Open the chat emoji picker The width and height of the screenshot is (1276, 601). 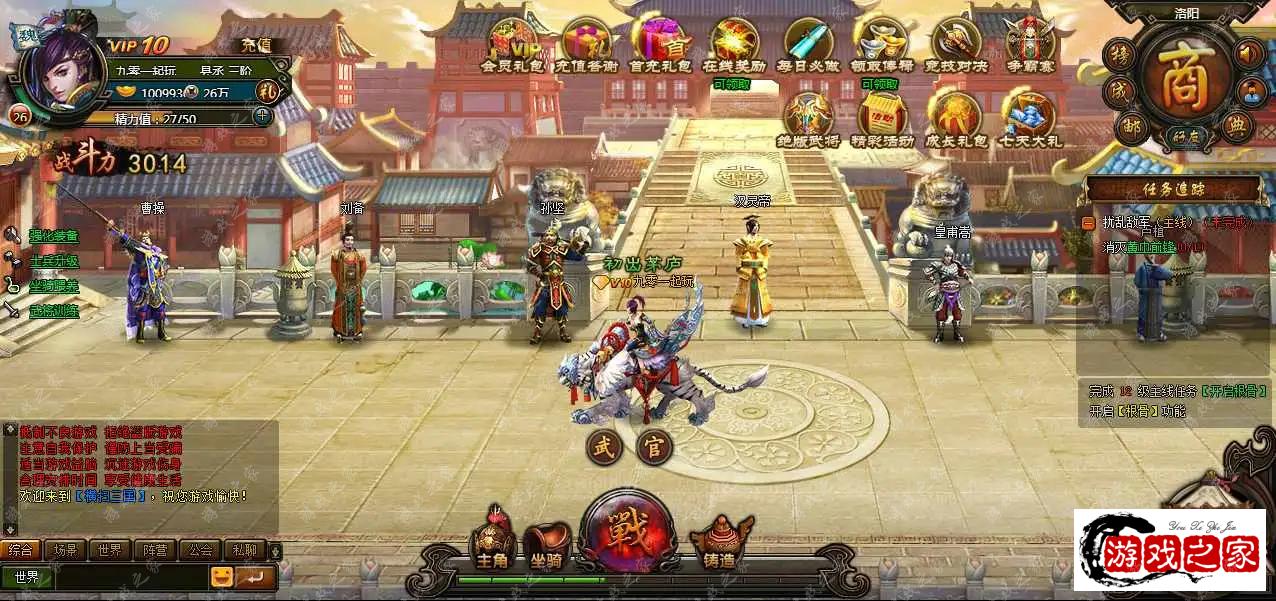pos(221,577)
